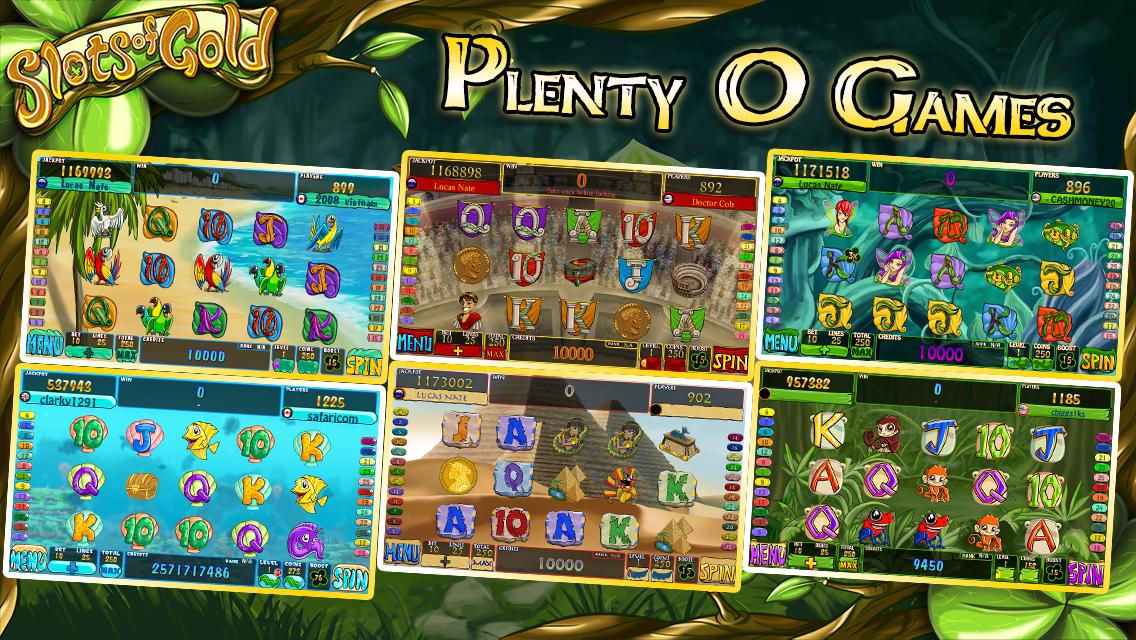1136x640 pixels.
Task: Spin the Egyptian pyramids game reels
Action: [719, 573]
